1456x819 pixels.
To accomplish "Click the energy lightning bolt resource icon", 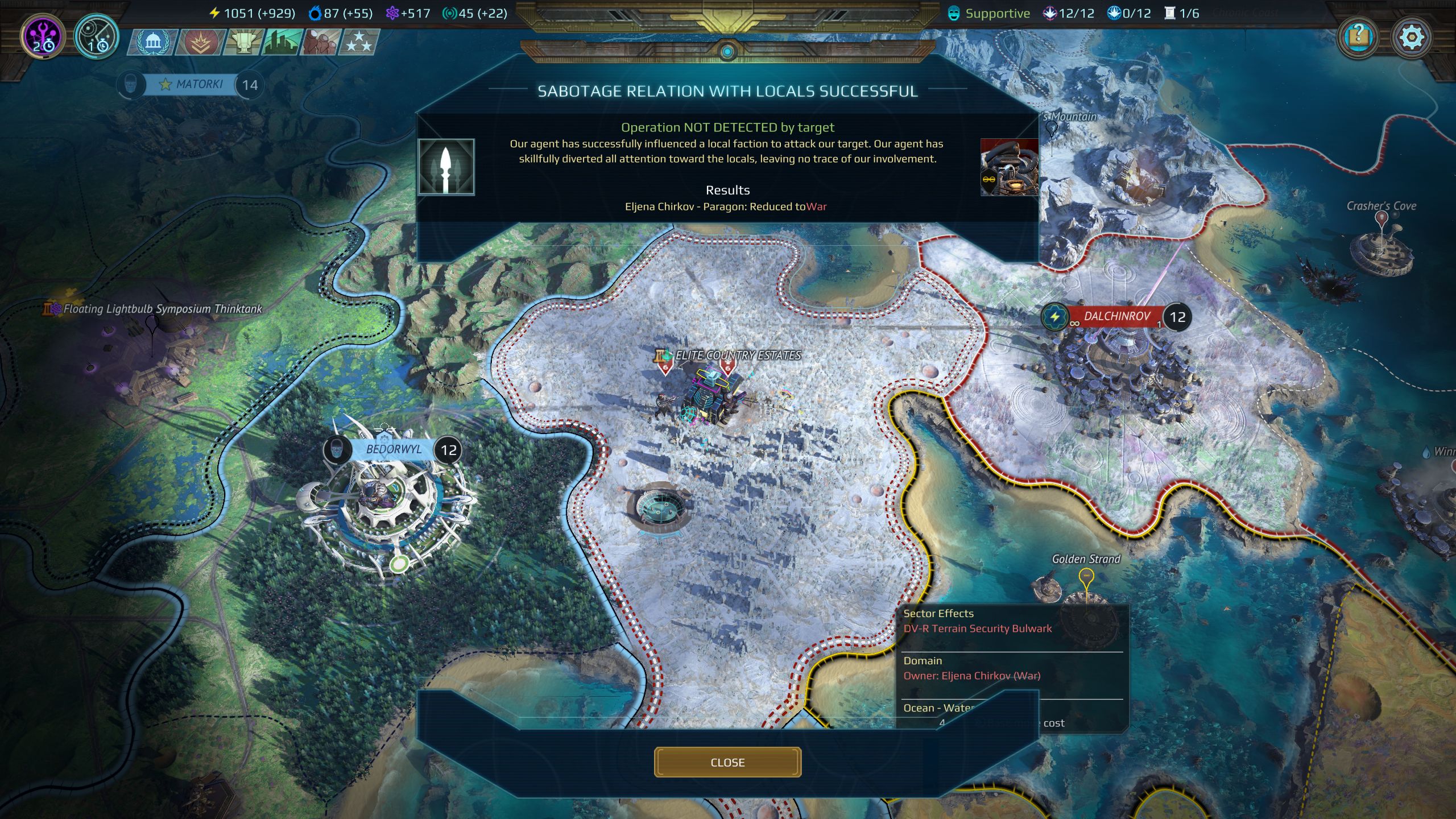I will pos(216,13).
